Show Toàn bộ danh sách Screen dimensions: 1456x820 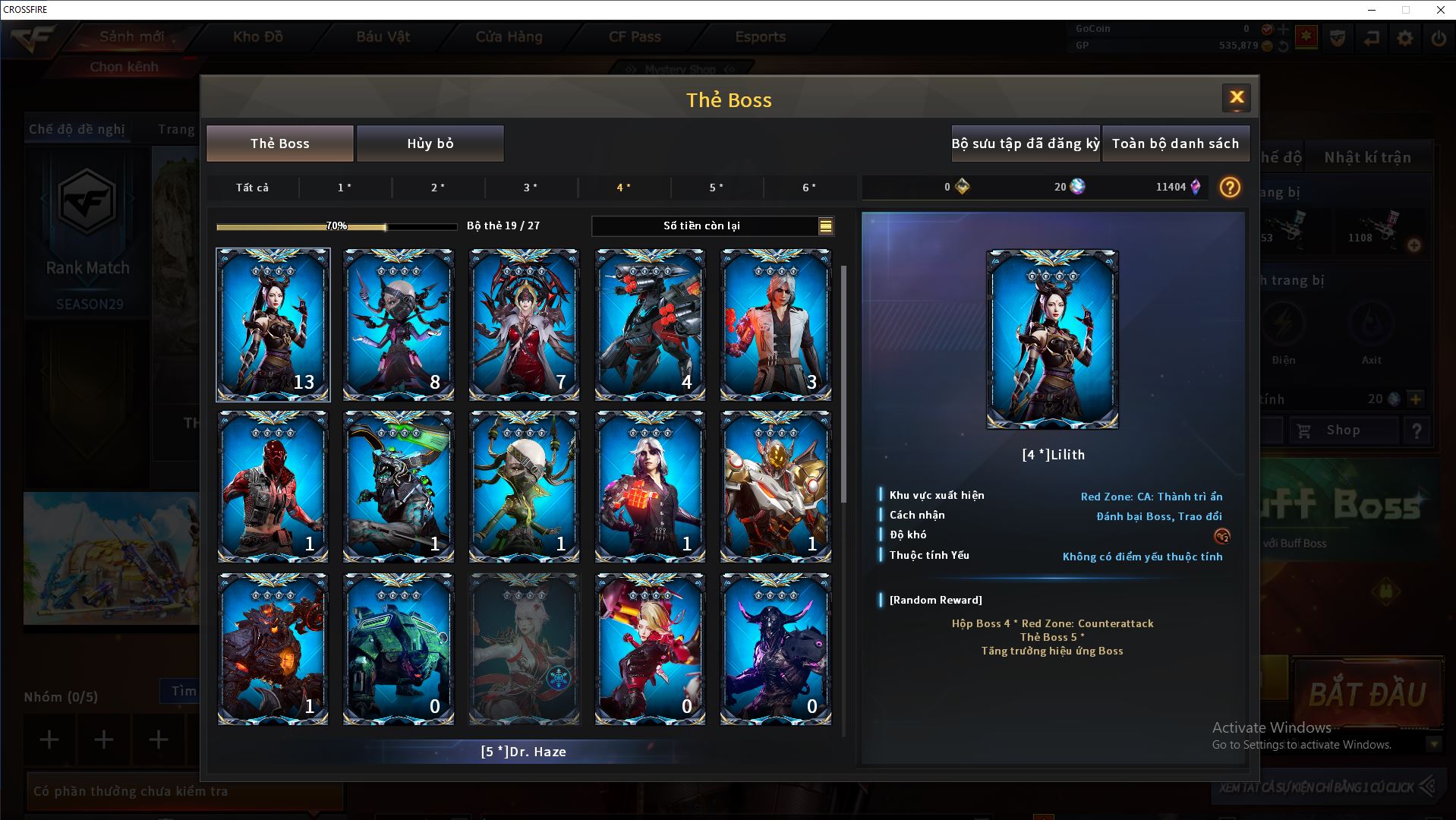[1175, 143]
